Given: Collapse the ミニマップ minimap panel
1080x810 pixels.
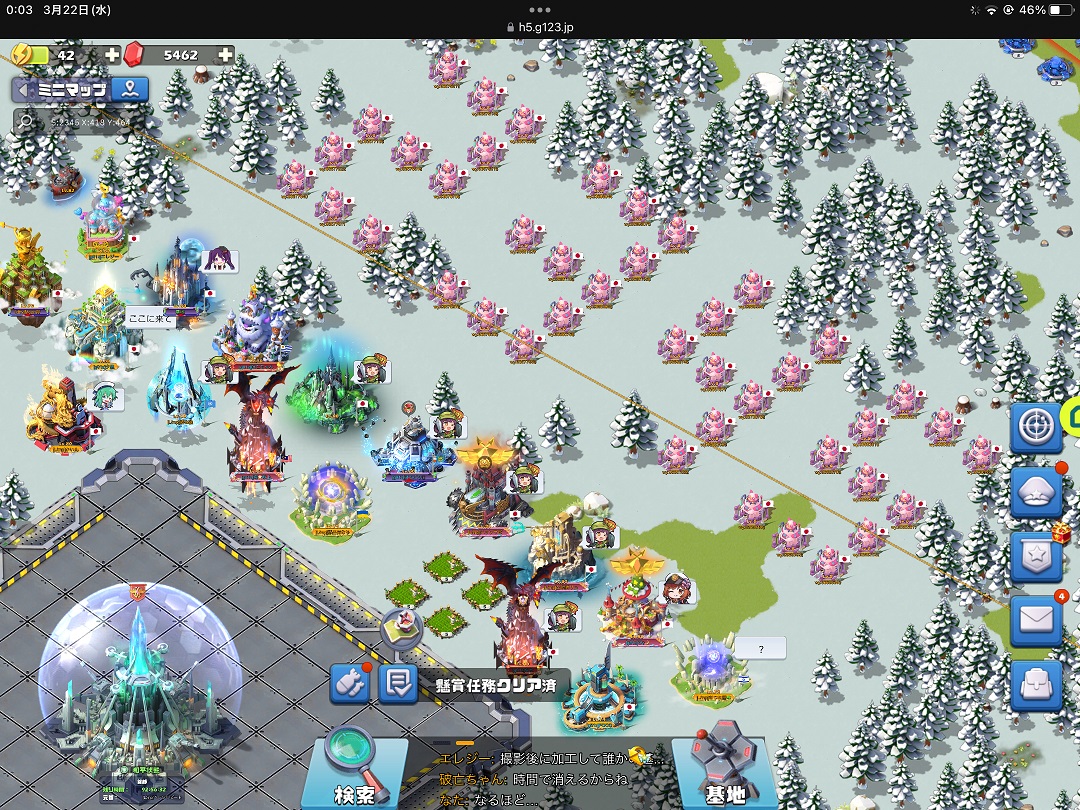Looking at the screenshot, I should click(22, 90).
